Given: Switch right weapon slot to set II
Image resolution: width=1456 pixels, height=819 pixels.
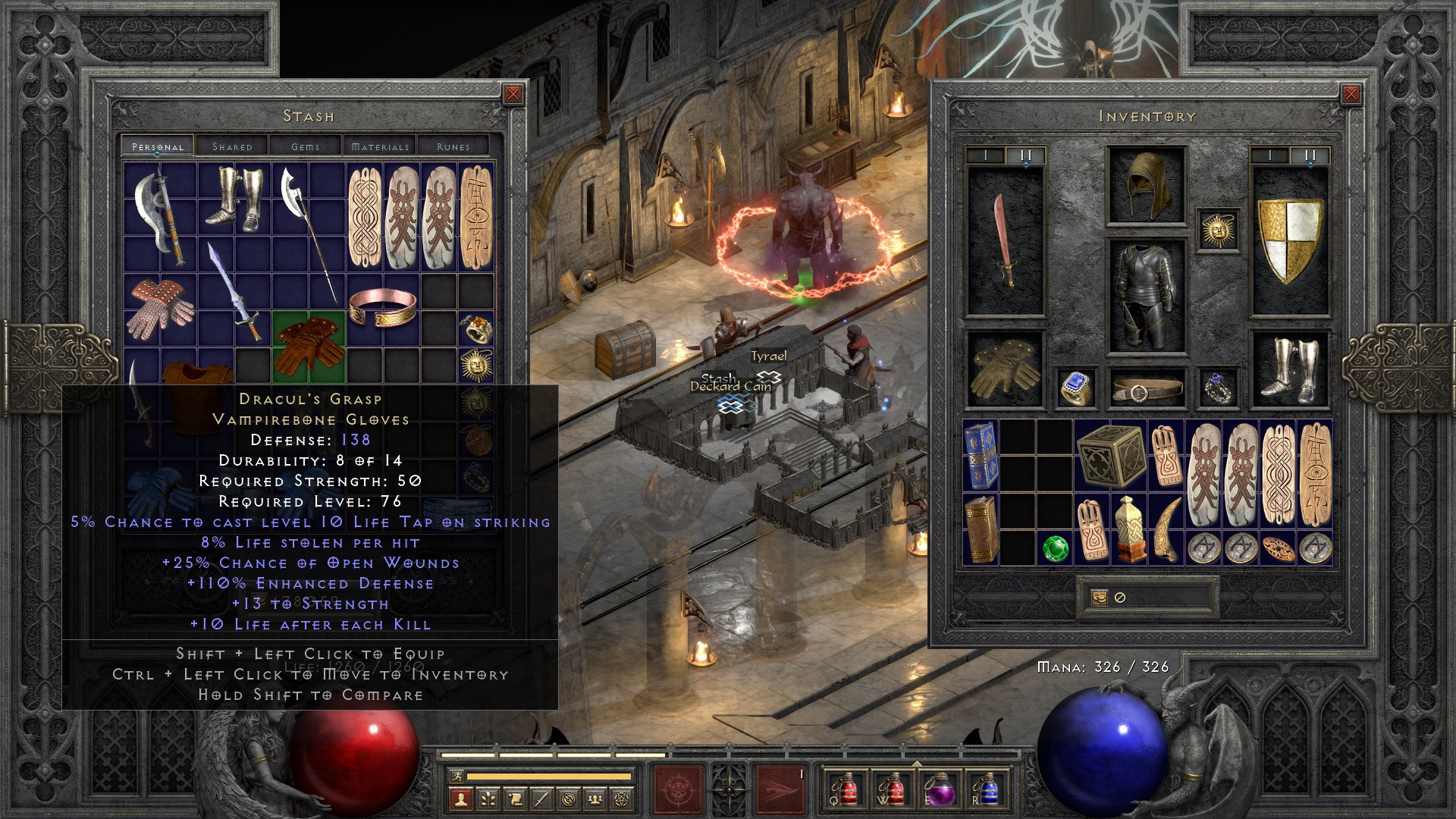Looking at the screenshot, I should click(1310, 155).
